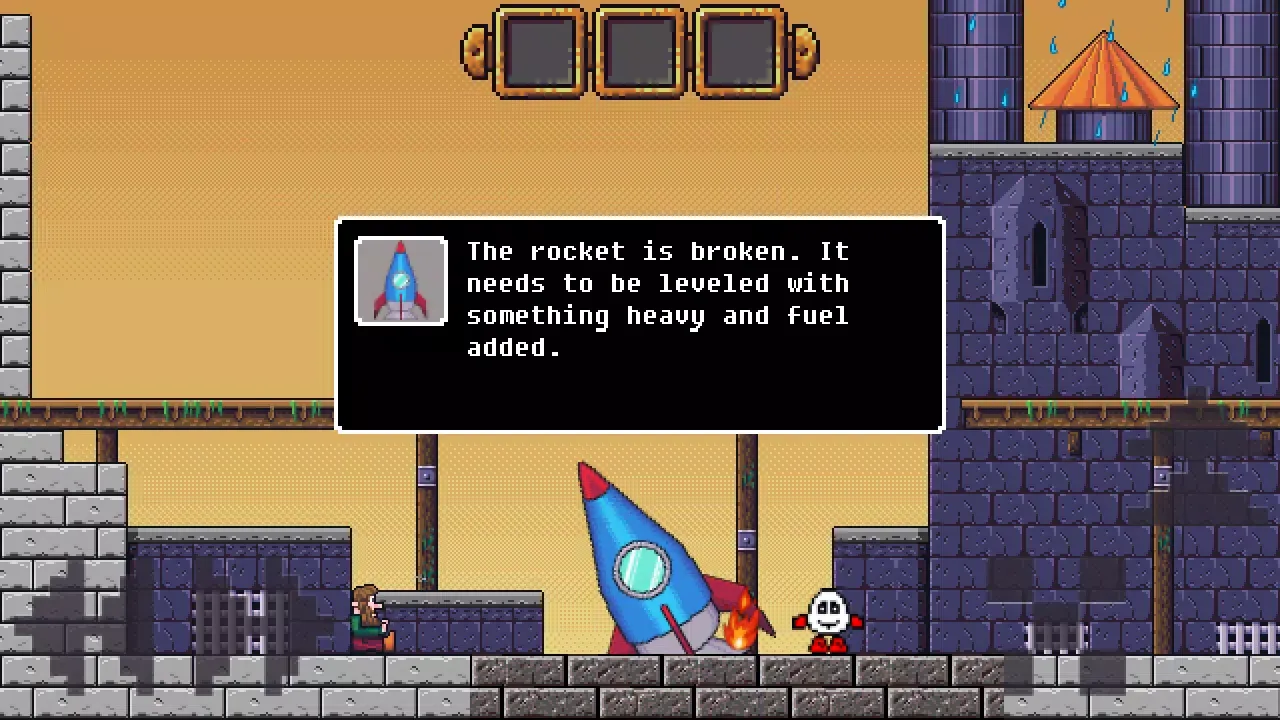Toggle the rocket's porthole window
The height and width of the screenshot is (720, 1280).
click(641, 568)
